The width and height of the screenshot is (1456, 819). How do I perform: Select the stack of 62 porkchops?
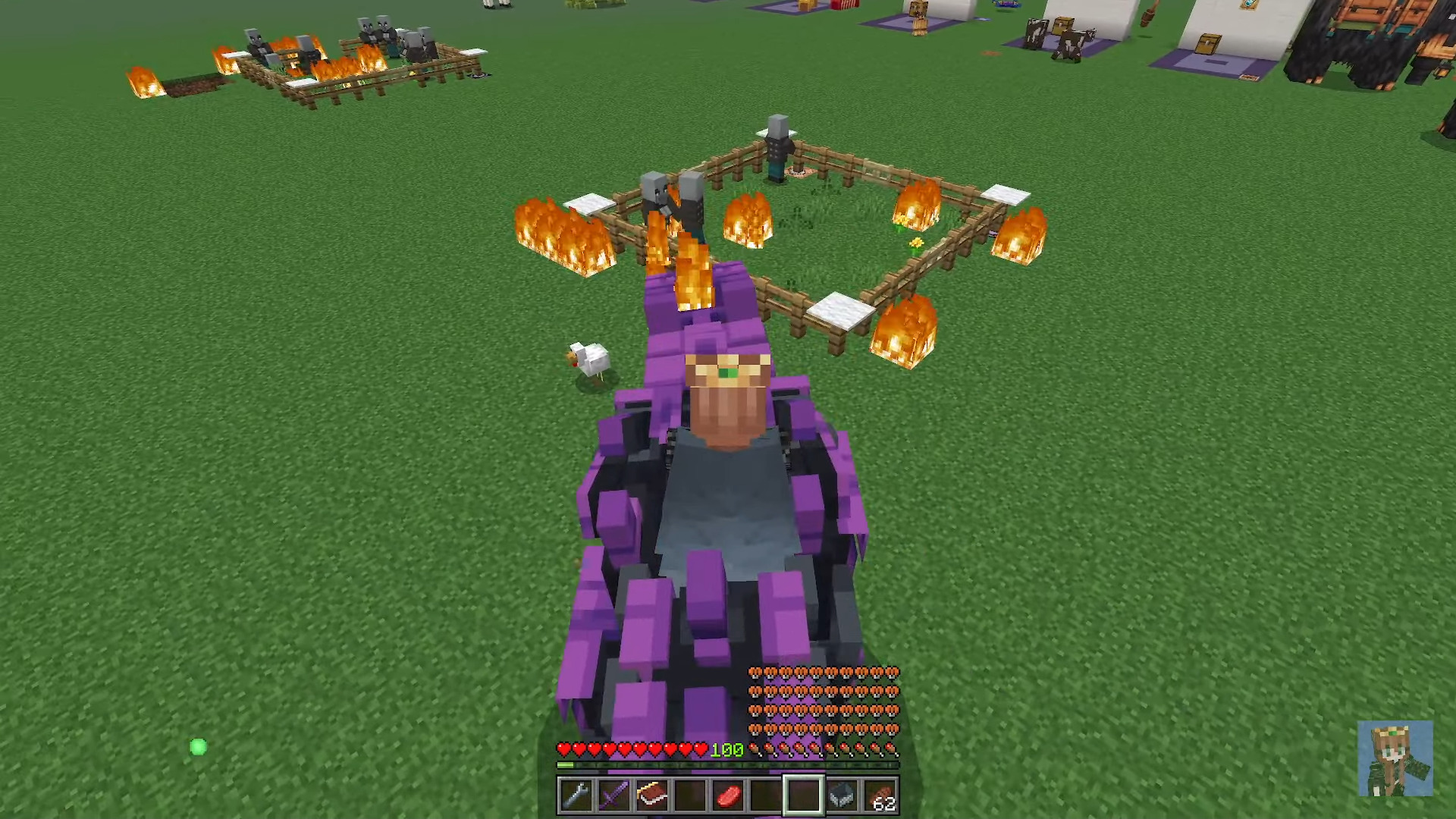[880, 793]
